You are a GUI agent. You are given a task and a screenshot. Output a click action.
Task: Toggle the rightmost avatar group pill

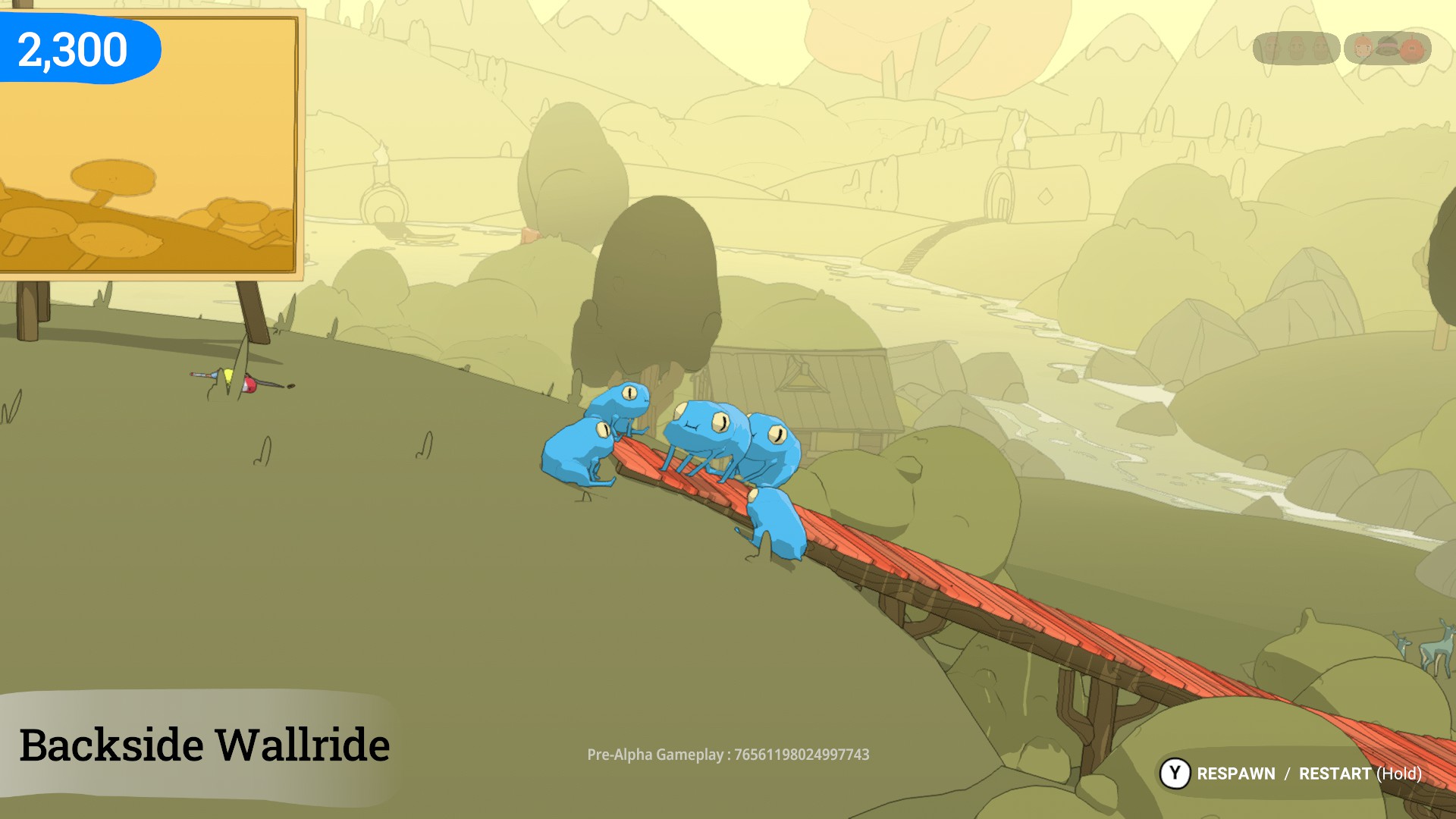[x=1387, y=48]
